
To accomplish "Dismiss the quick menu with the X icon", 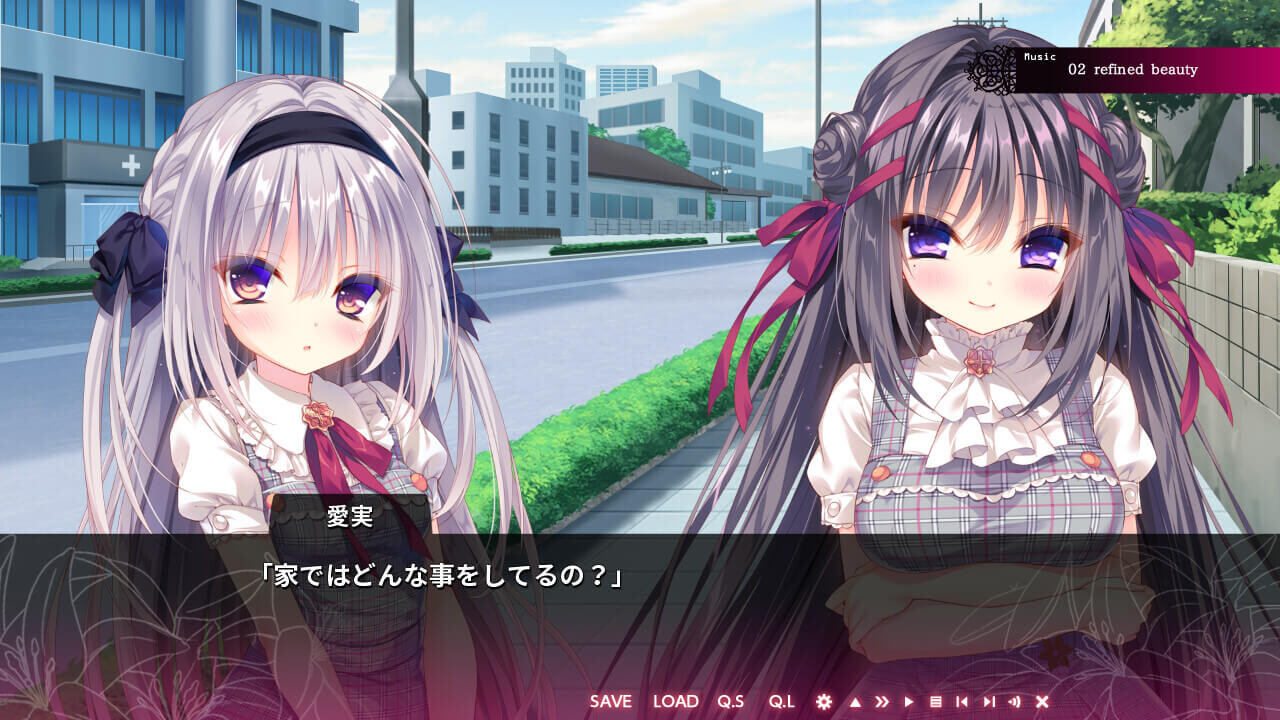I will pos(1043,700).
